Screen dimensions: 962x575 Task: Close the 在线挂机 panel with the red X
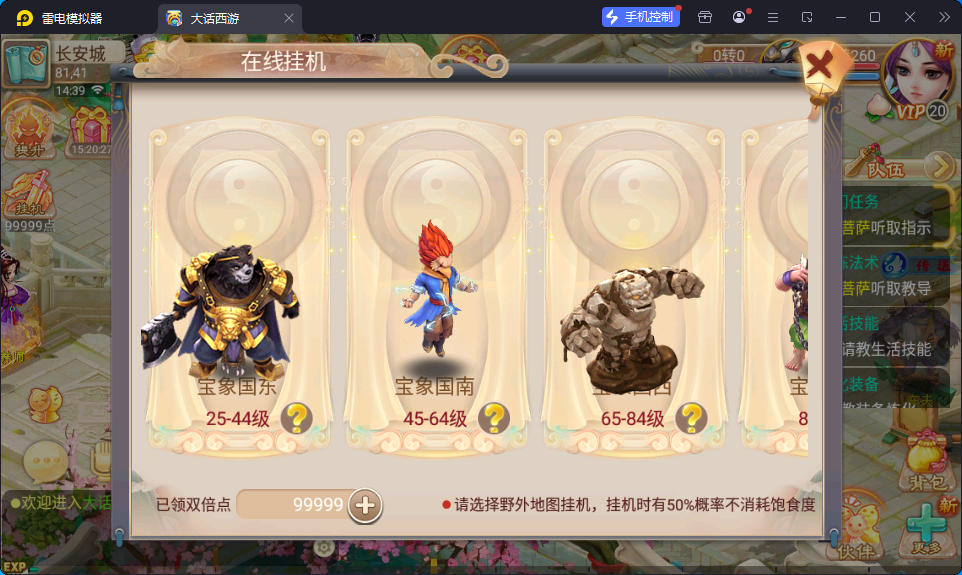tap(820, 68)
